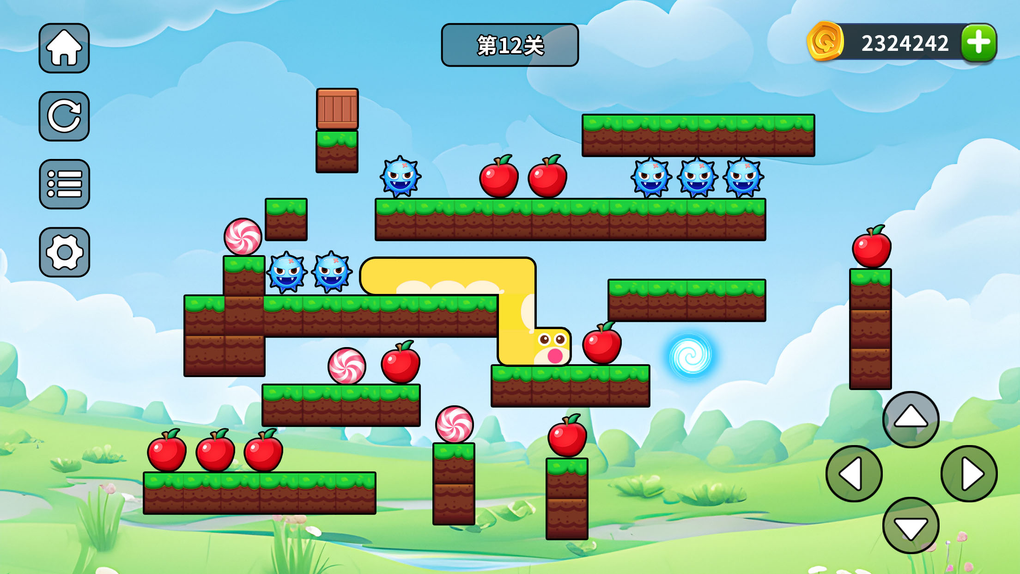
Task: Go back to the home screen
Action: (64, 48)
